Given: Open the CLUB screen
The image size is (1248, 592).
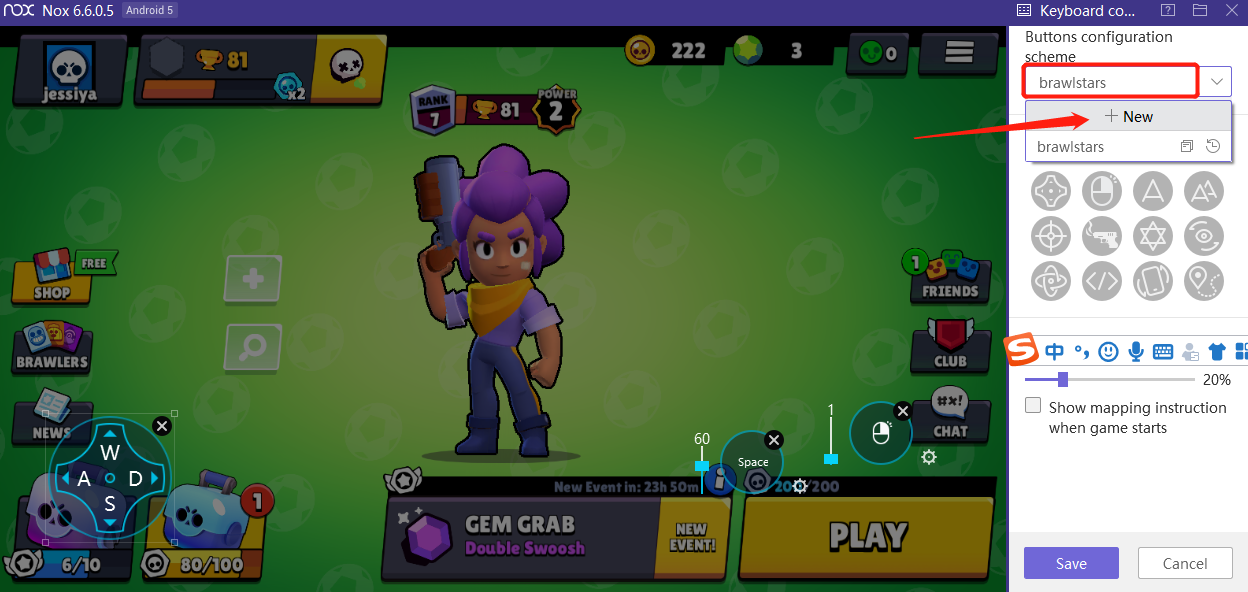Looking at the screenshot, I should pyautogui.click(x=949, y=346).
